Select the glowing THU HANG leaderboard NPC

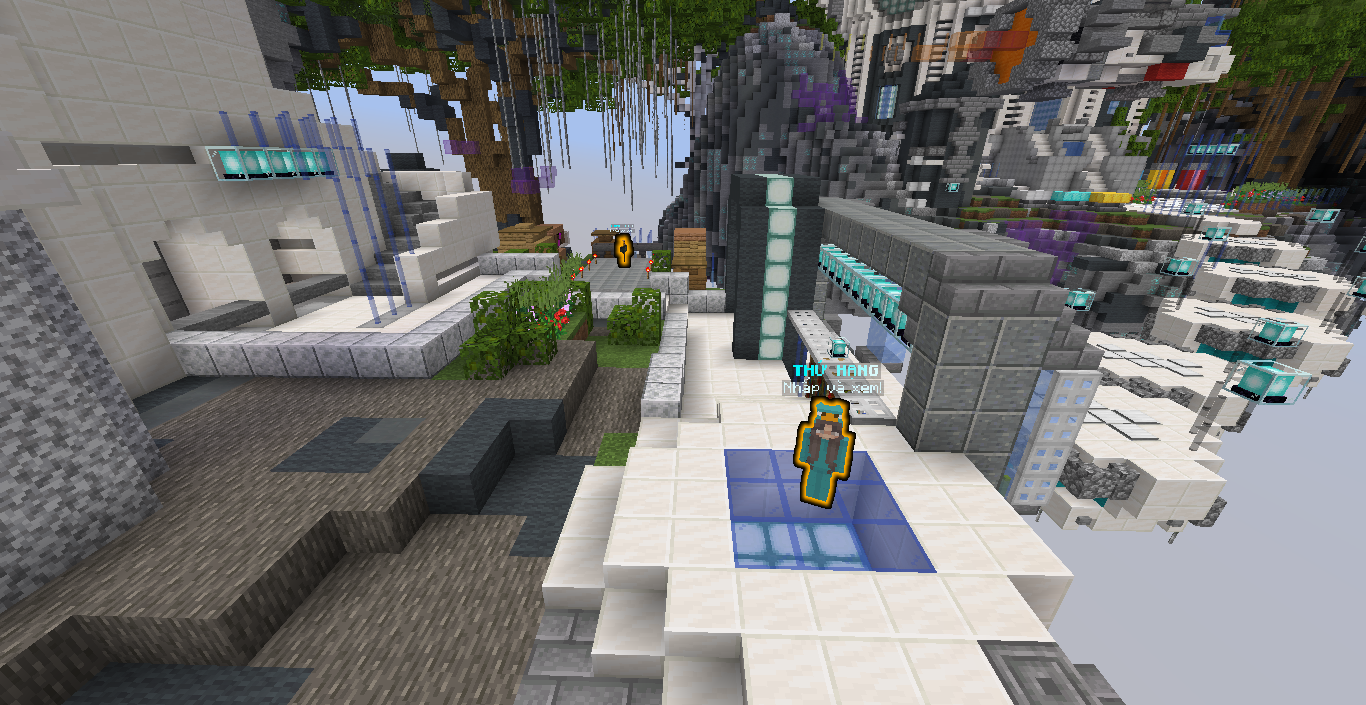pyautogui.click(x=825, y=450)
